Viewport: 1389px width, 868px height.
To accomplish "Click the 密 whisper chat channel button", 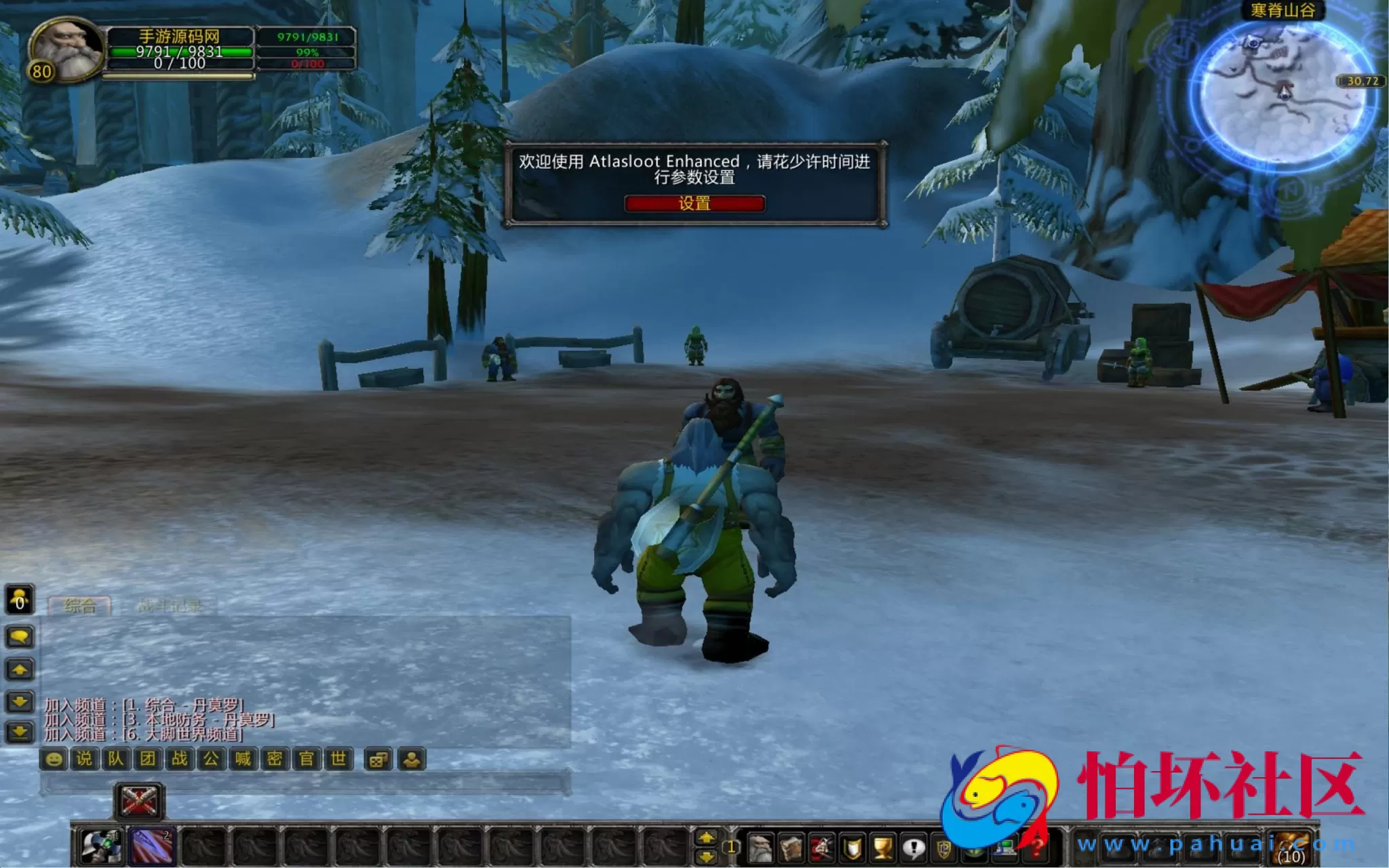I will [x=273, y=759].
